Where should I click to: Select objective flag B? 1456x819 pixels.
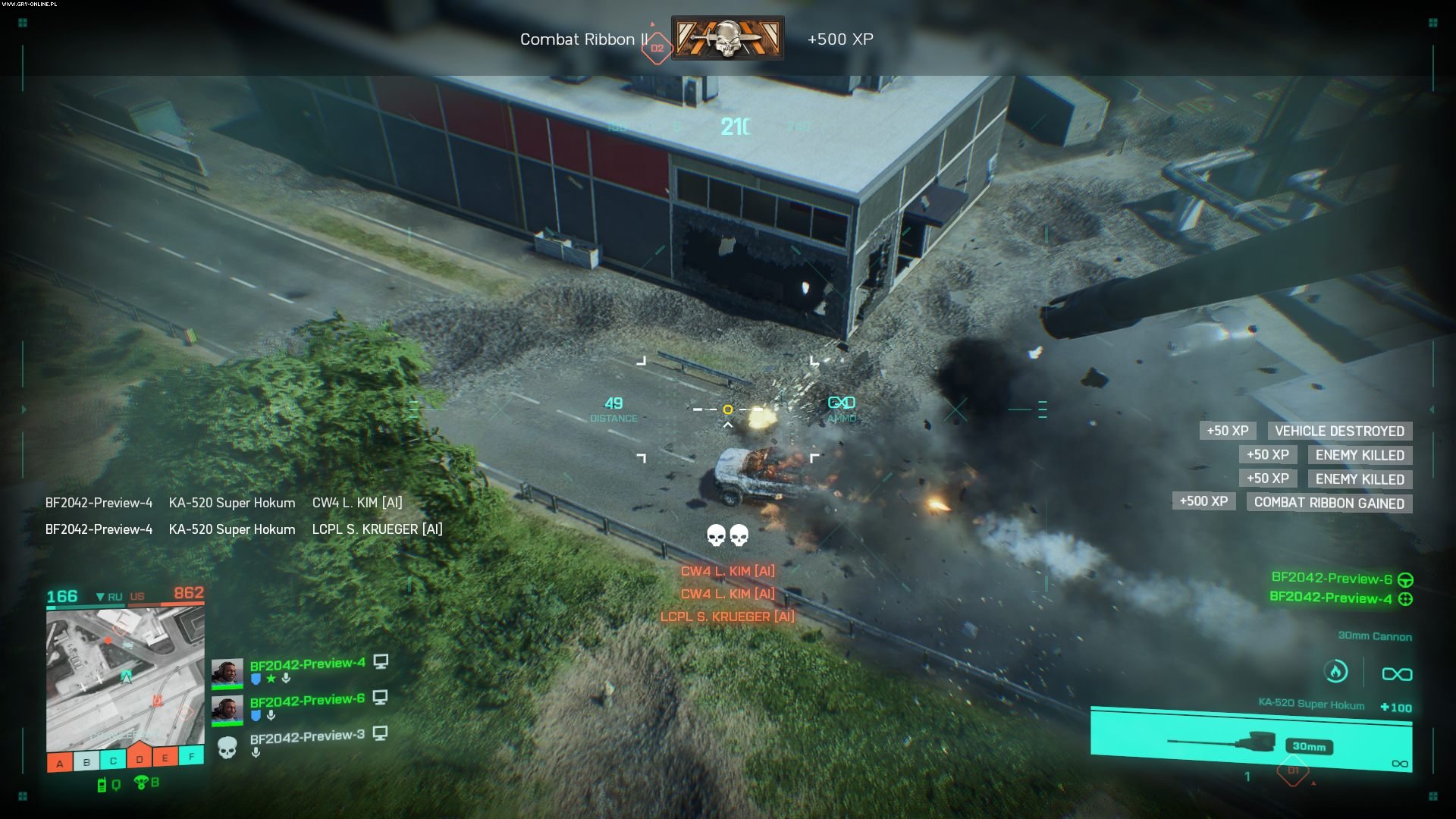86,761
